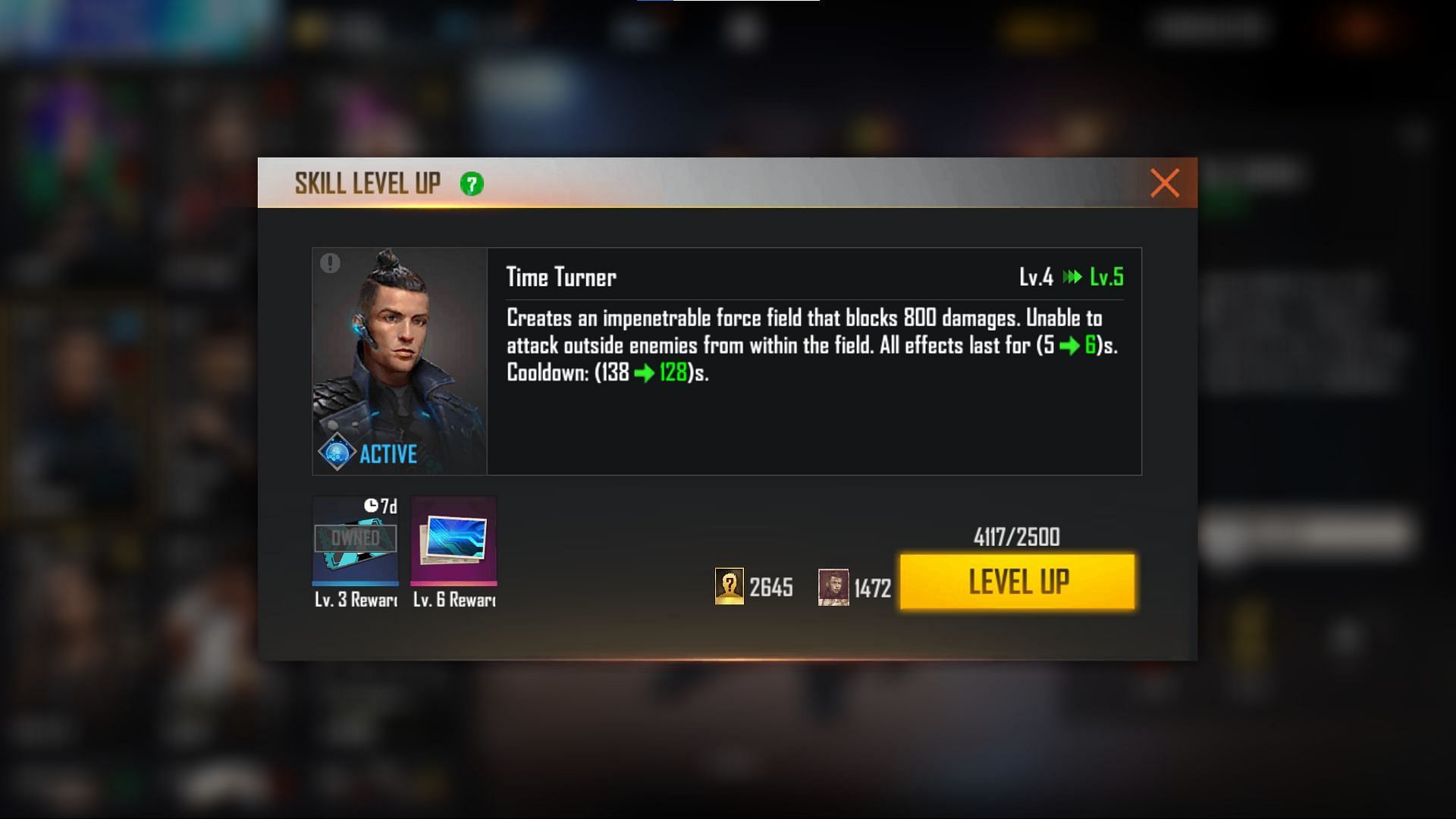Image resolution: width=1456 pixels, height=819 pixels.
Task: Close the Skill Level Up dialog
Action: pos(1164,183)
